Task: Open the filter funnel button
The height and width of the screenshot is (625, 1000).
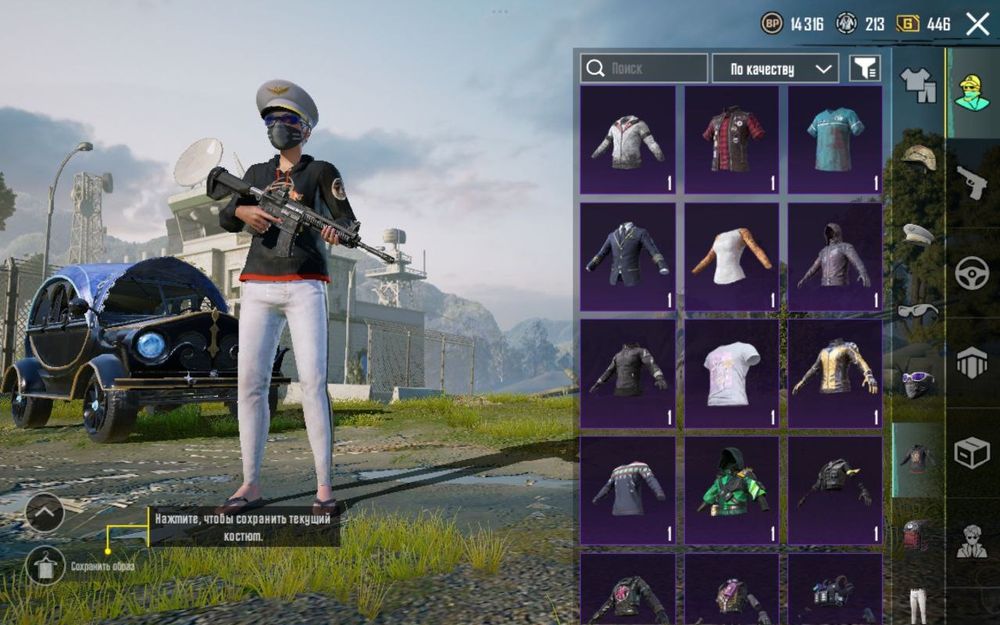Action: coord(865,68)
